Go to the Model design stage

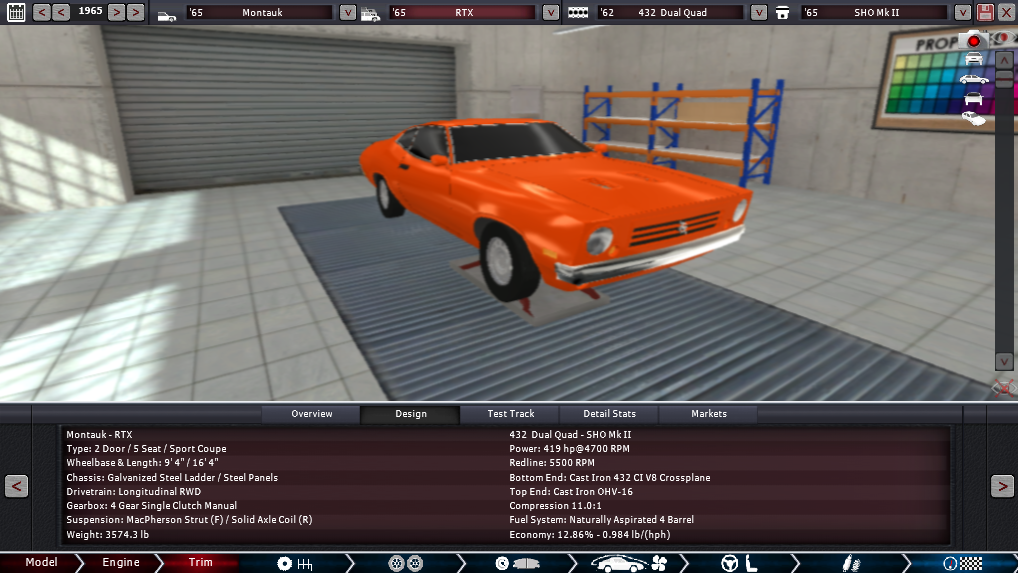(41, 563)
